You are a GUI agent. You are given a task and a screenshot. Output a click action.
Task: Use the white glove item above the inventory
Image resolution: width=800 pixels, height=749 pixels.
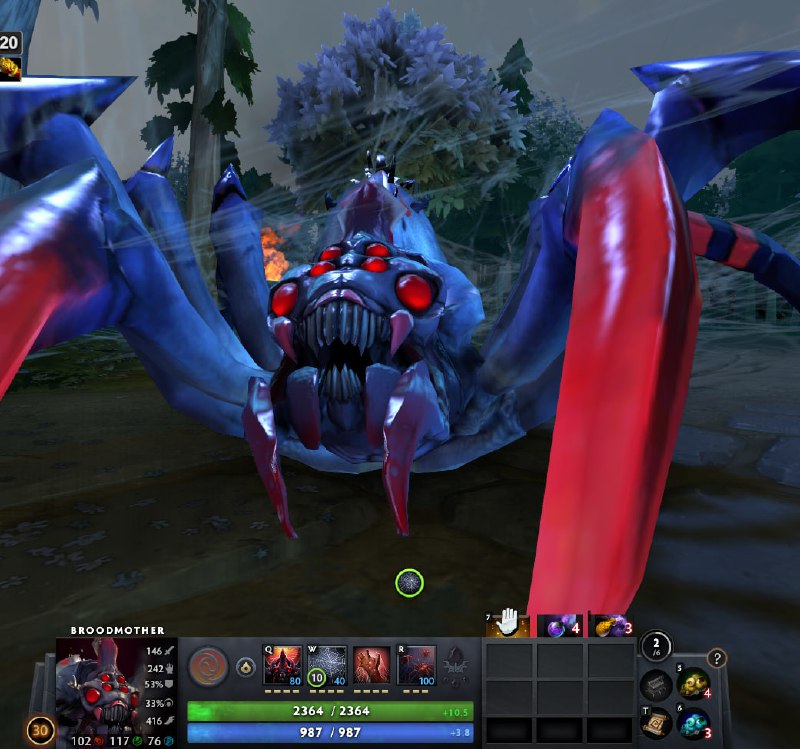508,623
